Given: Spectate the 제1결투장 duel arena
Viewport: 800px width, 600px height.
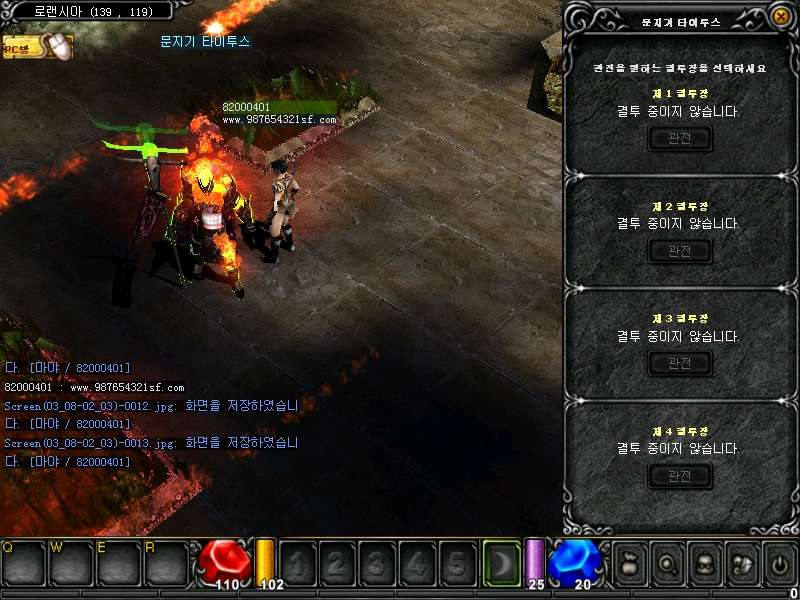Looking at the screenshot, I should [x=680, y=139].
